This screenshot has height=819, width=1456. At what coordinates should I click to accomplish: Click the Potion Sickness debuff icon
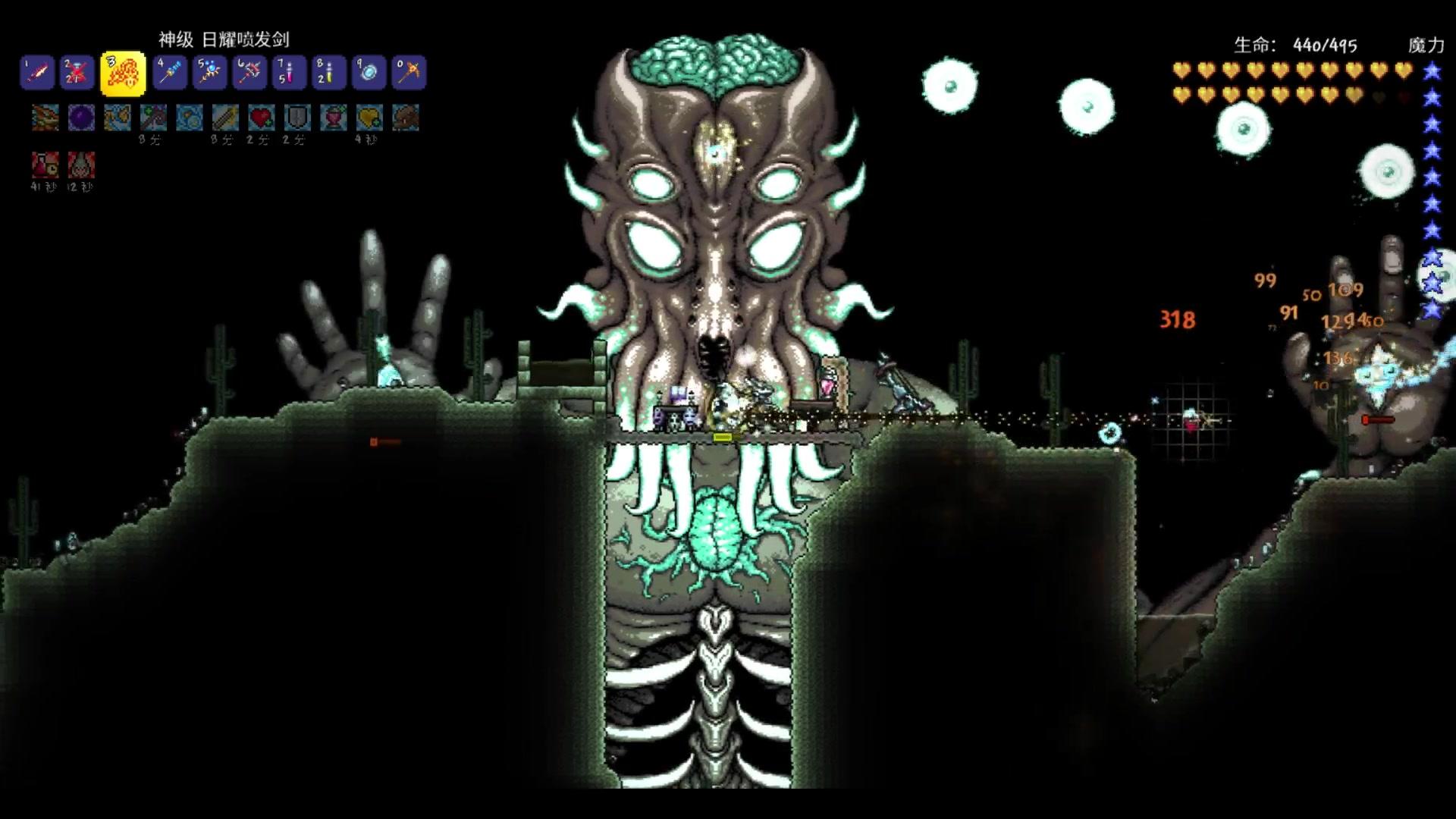pos(45,165)
